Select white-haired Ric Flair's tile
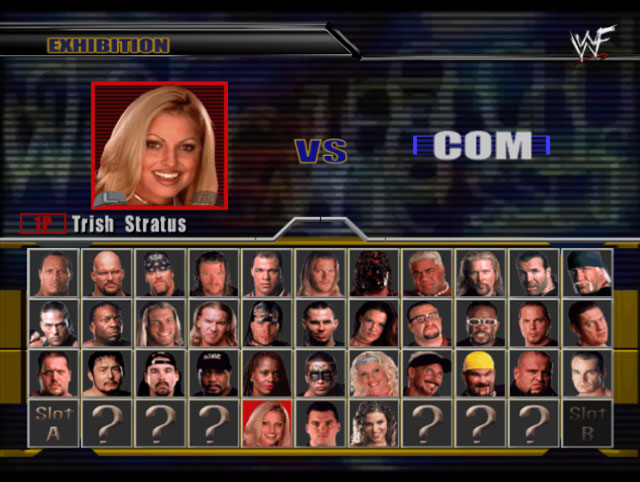 point(427,273)
